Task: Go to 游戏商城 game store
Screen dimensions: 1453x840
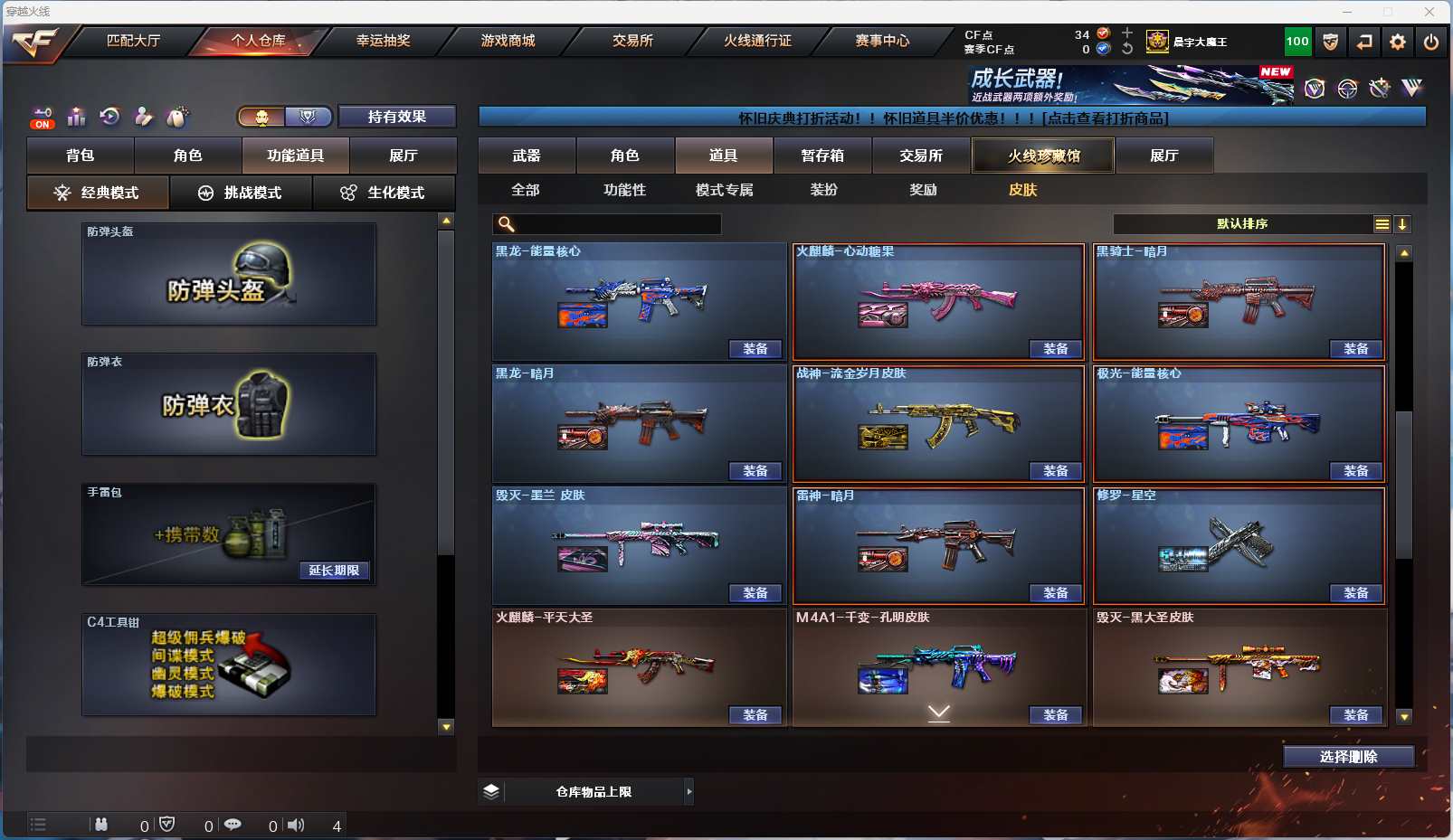Action: click(508, 41)
